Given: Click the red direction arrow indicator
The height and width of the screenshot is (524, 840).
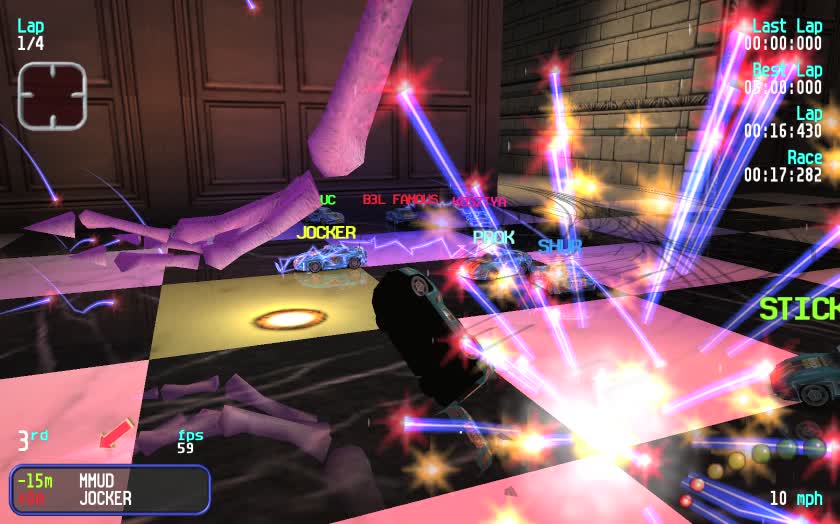Looking at the screenshot, I should tap(116, 434).
